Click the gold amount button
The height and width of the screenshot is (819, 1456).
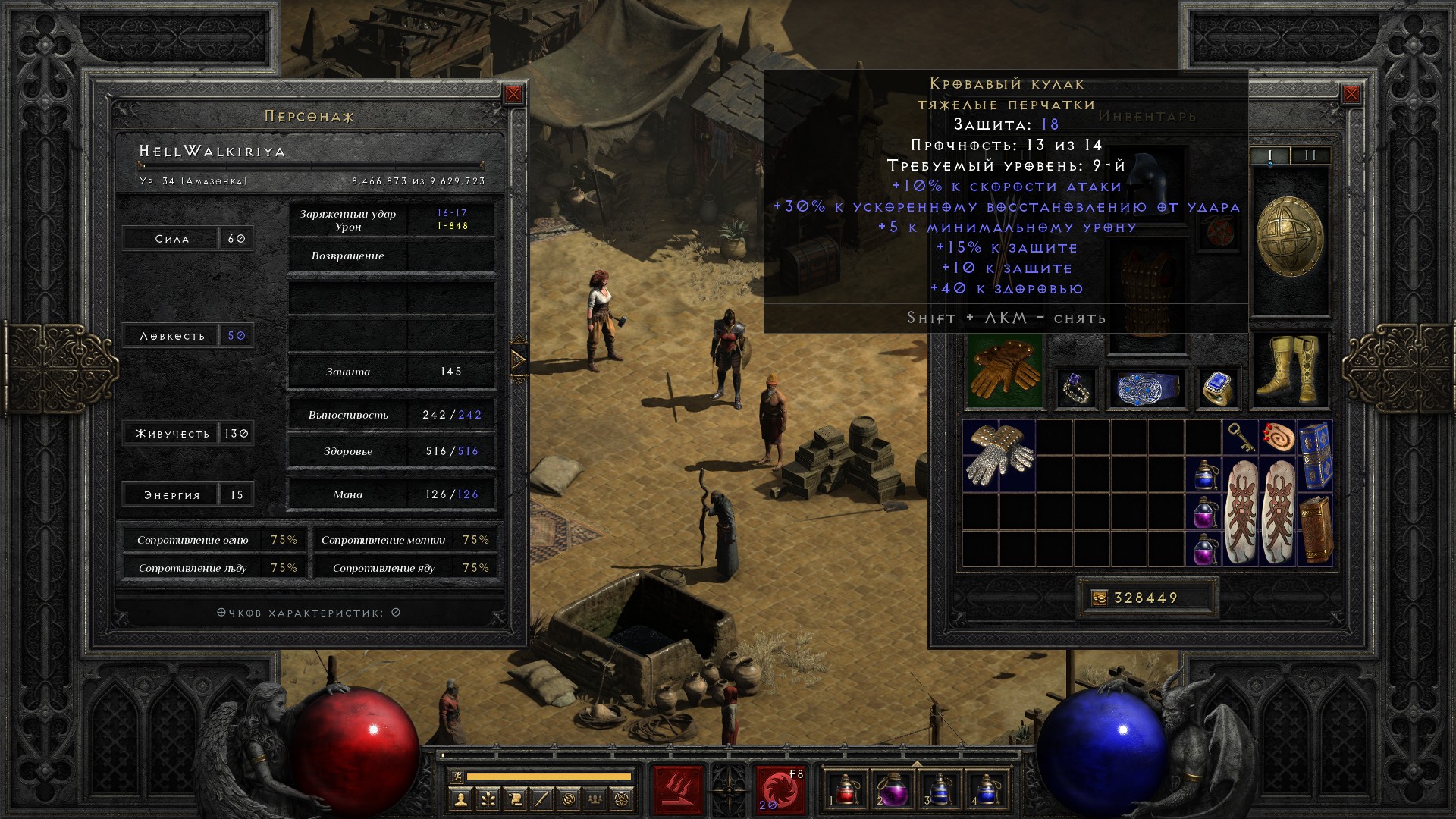click(1098, 598)
